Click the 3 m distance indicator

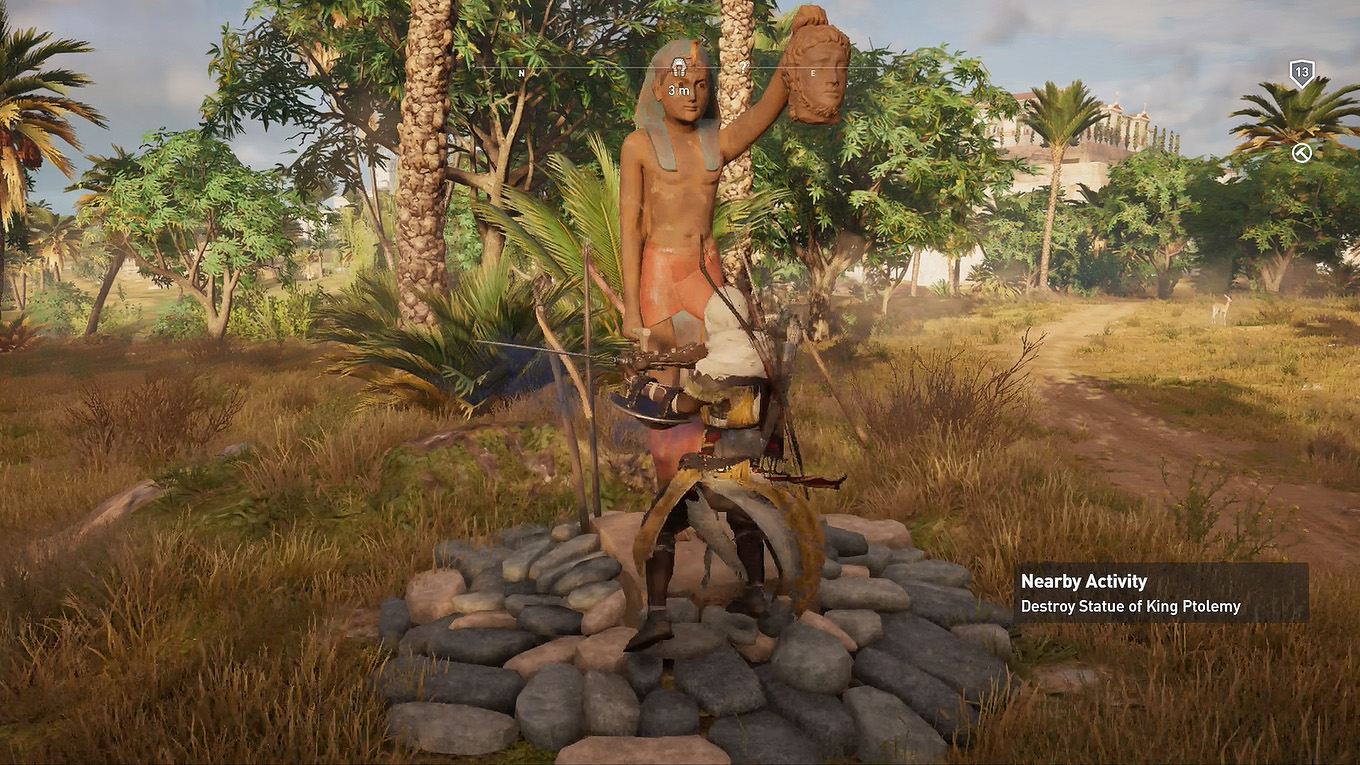[x=678, y=90]
